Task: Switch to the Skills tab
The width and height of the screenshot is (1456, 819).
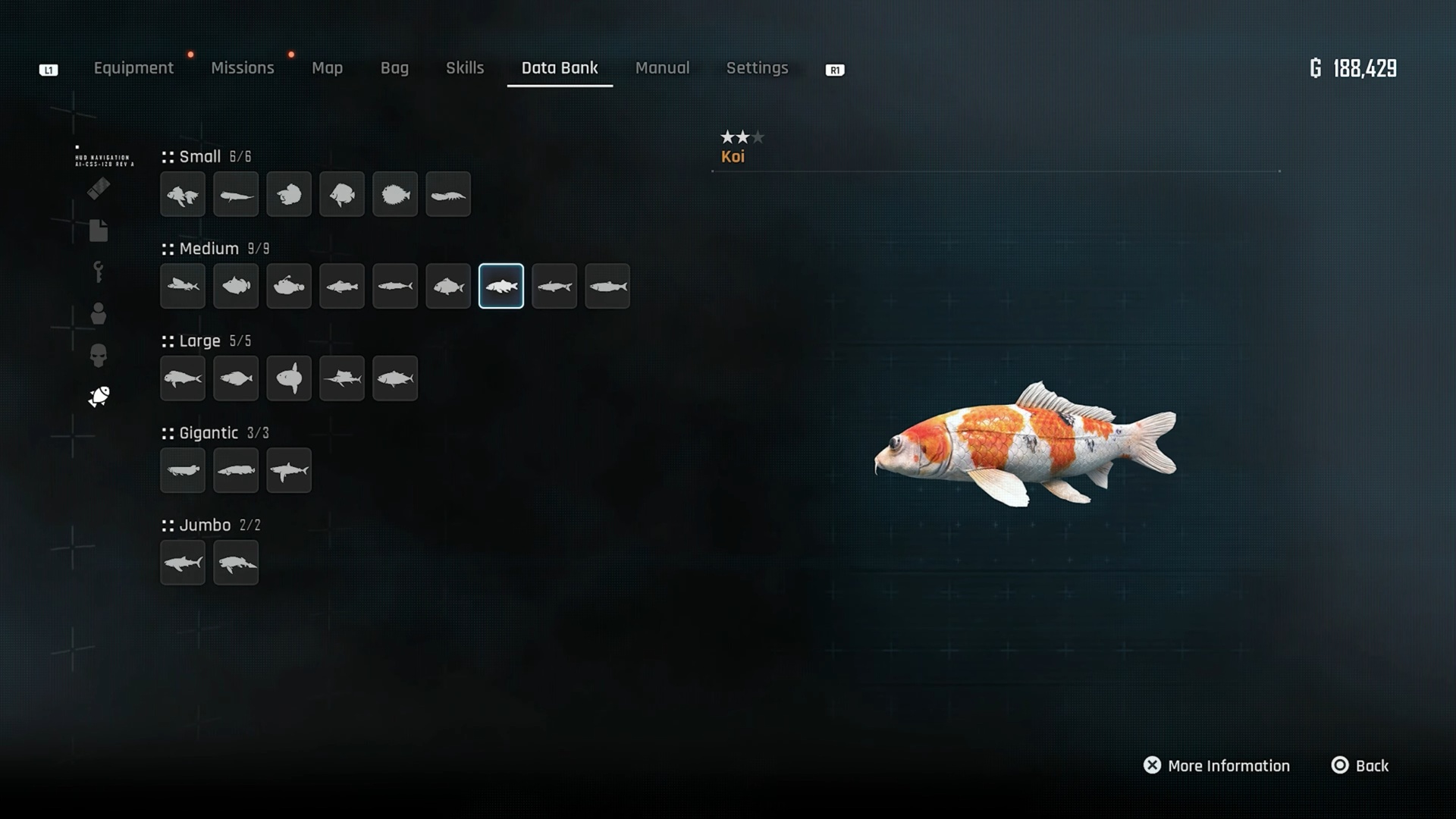Action: click(x=465, y=68)
